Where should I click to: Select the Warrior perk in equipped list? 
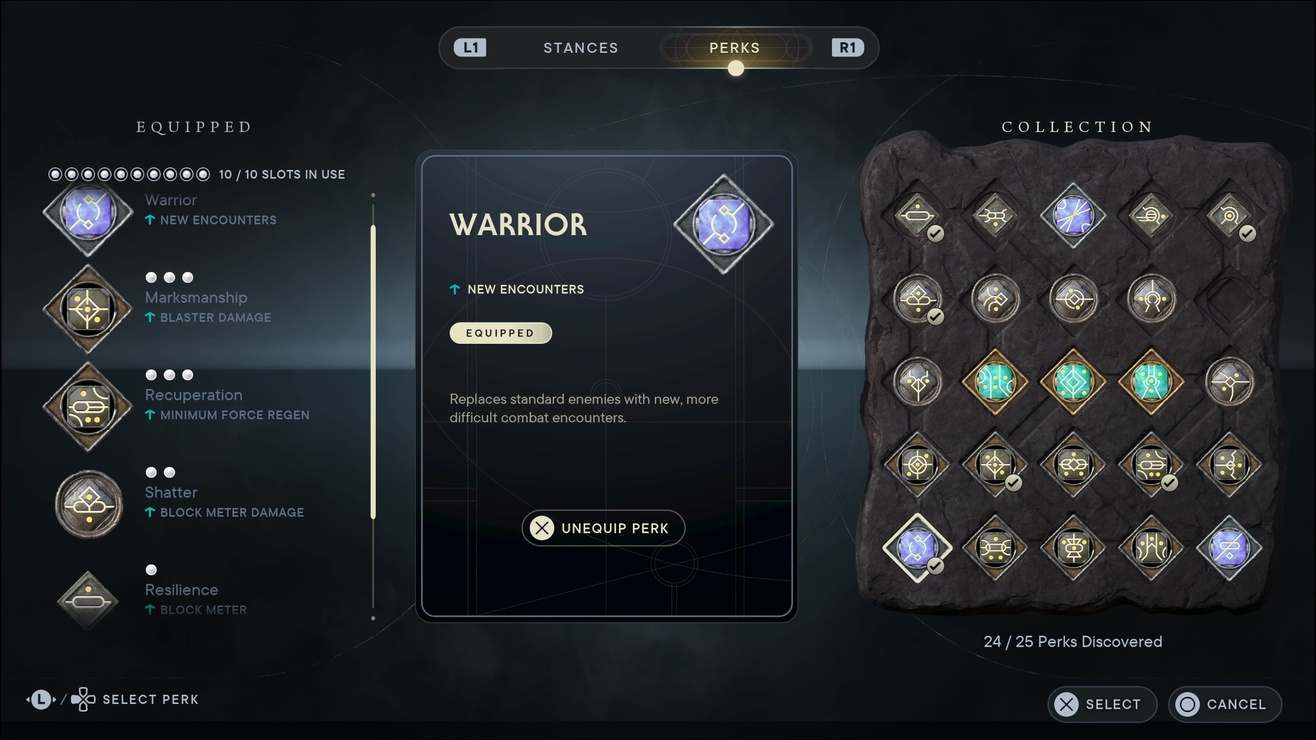coord(88,213)
